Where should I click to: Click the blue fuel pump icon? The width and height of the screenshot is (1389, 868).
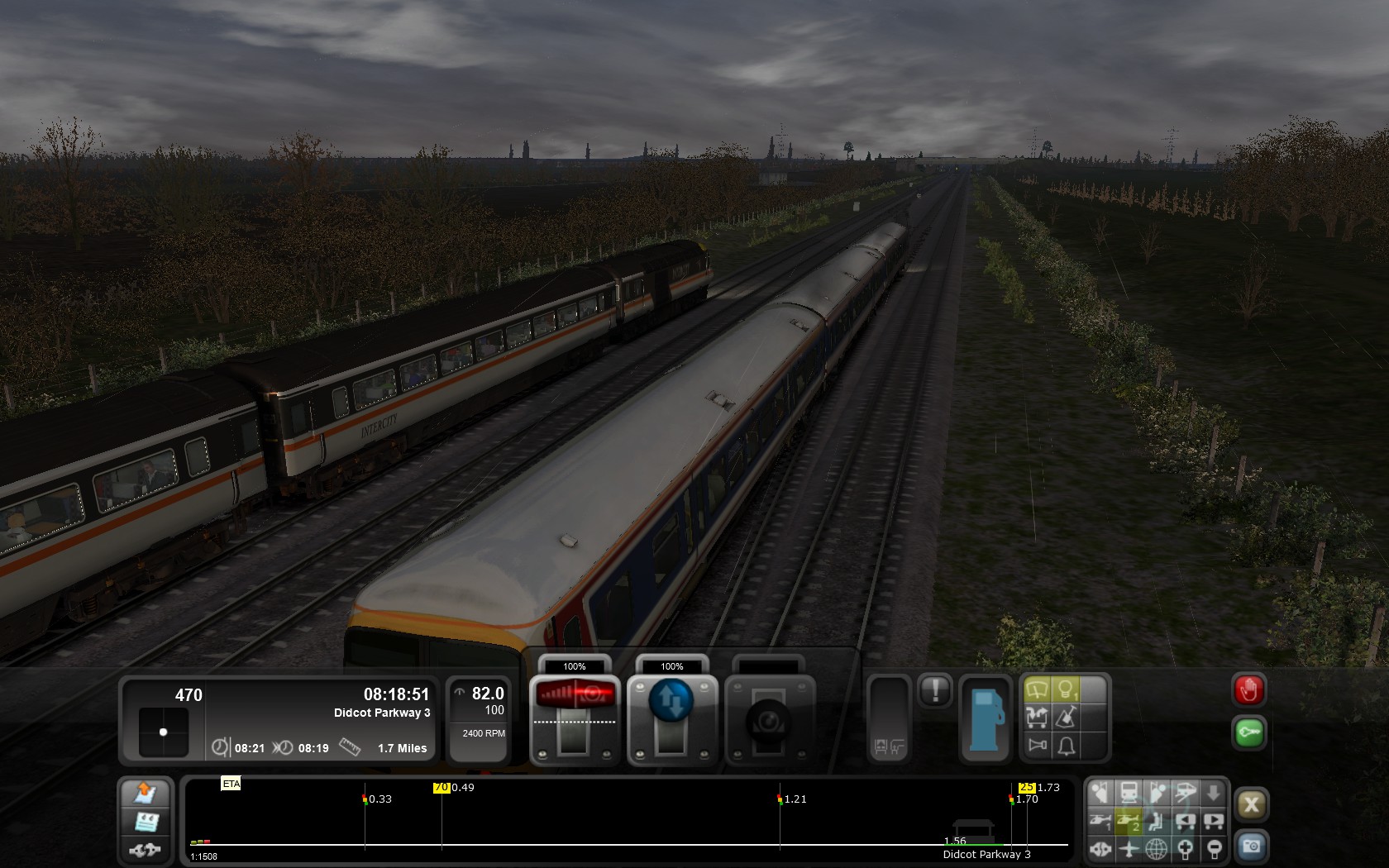pyautogui.click(x=985, y=718)
